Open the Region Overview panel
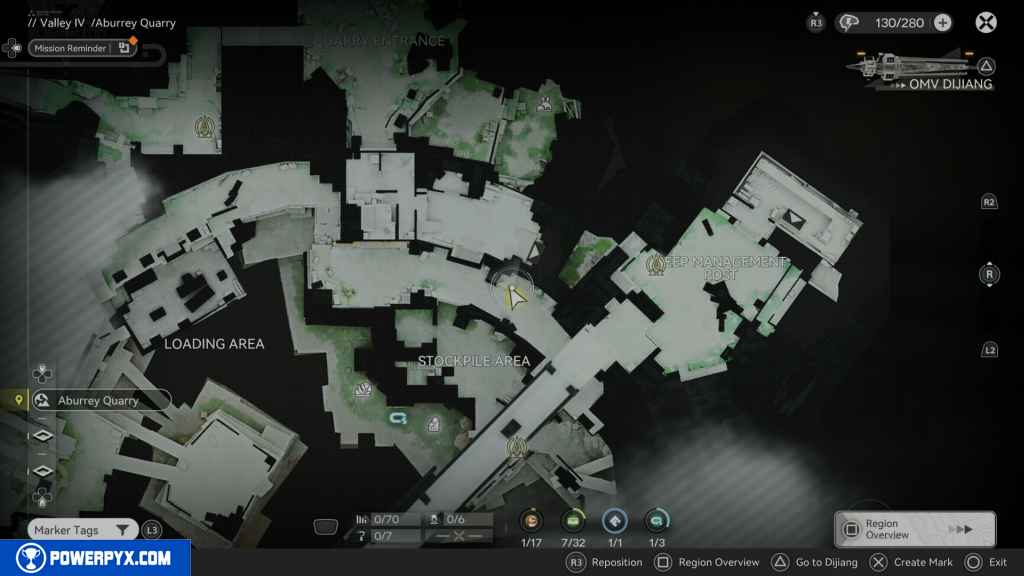 click(914, 529)
